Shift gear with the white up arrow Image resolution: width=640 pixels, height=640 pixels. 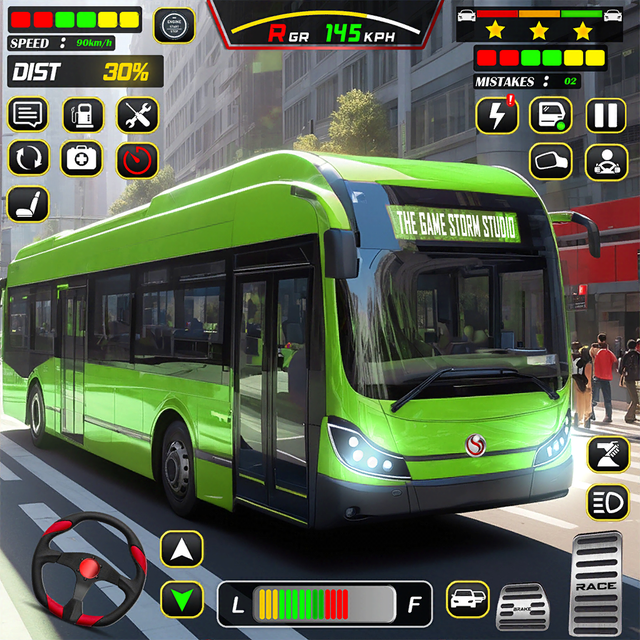181,548
